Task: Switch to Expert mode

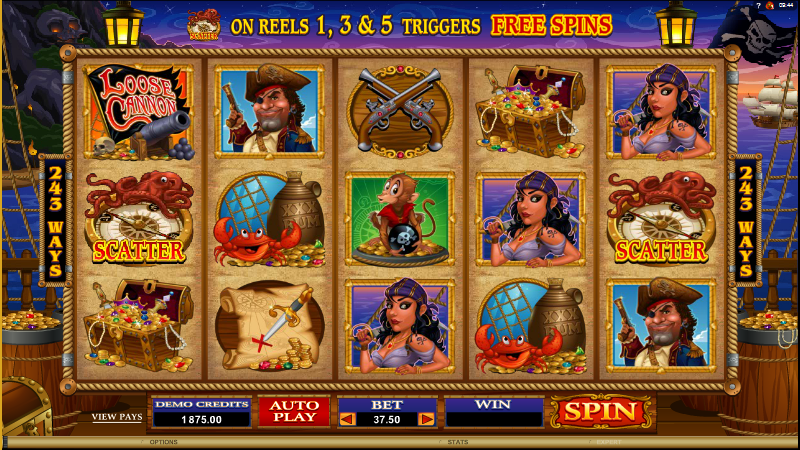Action: pyautogui.click(x=607, y=441)
